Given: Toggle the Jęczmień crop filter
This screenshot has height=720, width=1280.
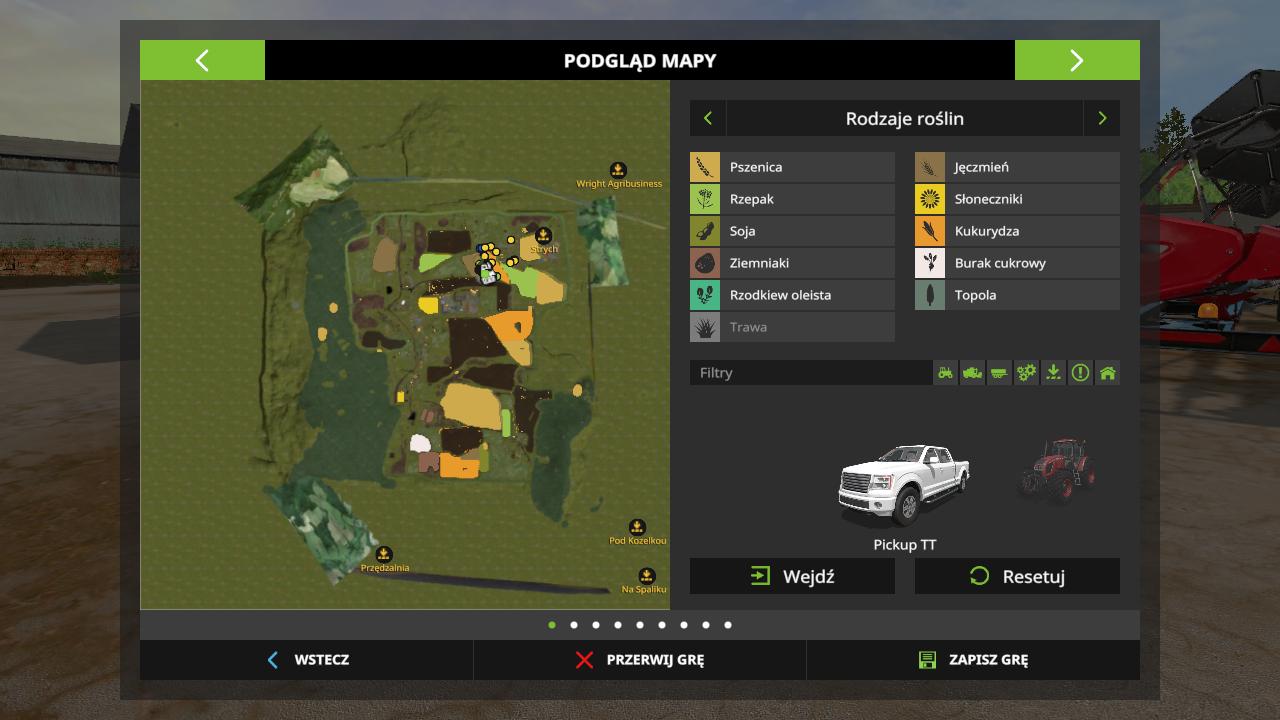Looking at the screenshot, I should 1017,167.
